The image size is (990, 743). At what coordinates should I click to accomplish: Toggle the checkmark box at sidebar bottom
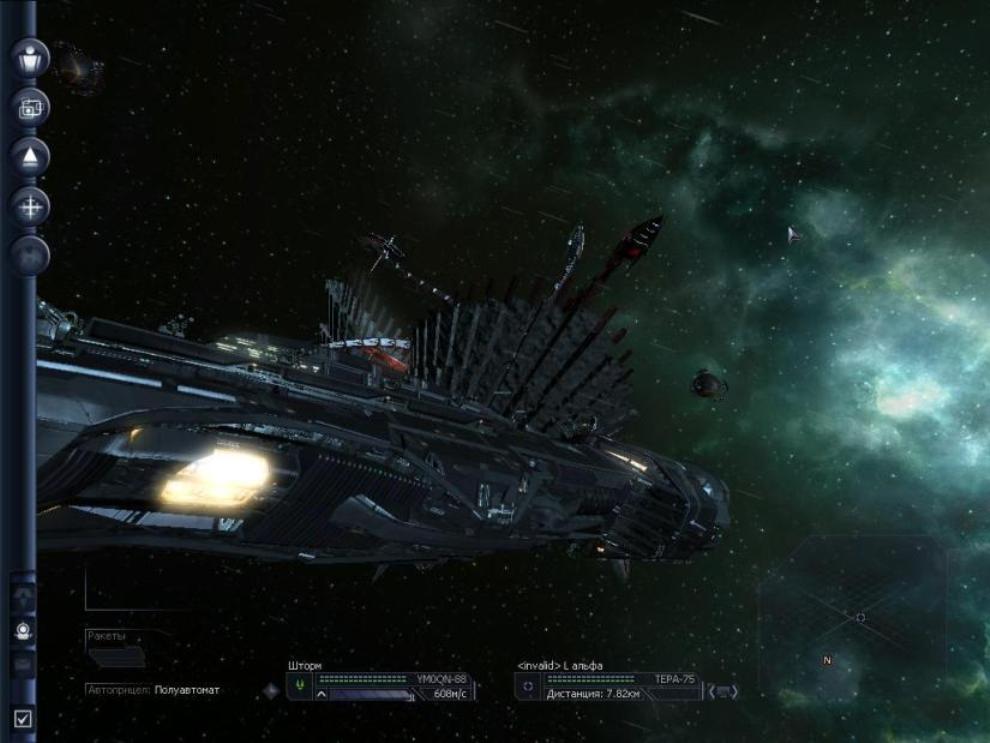point(22,718)
